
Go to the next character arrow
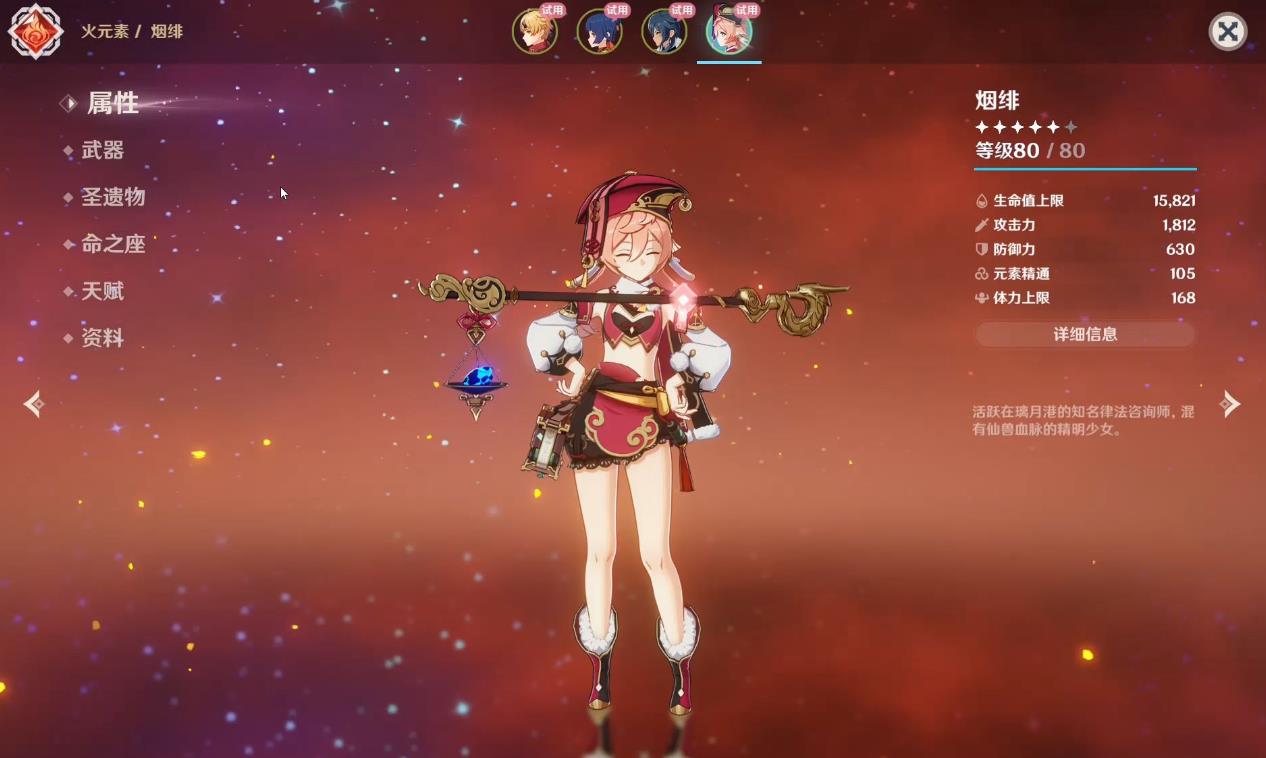pos(1229,404)
